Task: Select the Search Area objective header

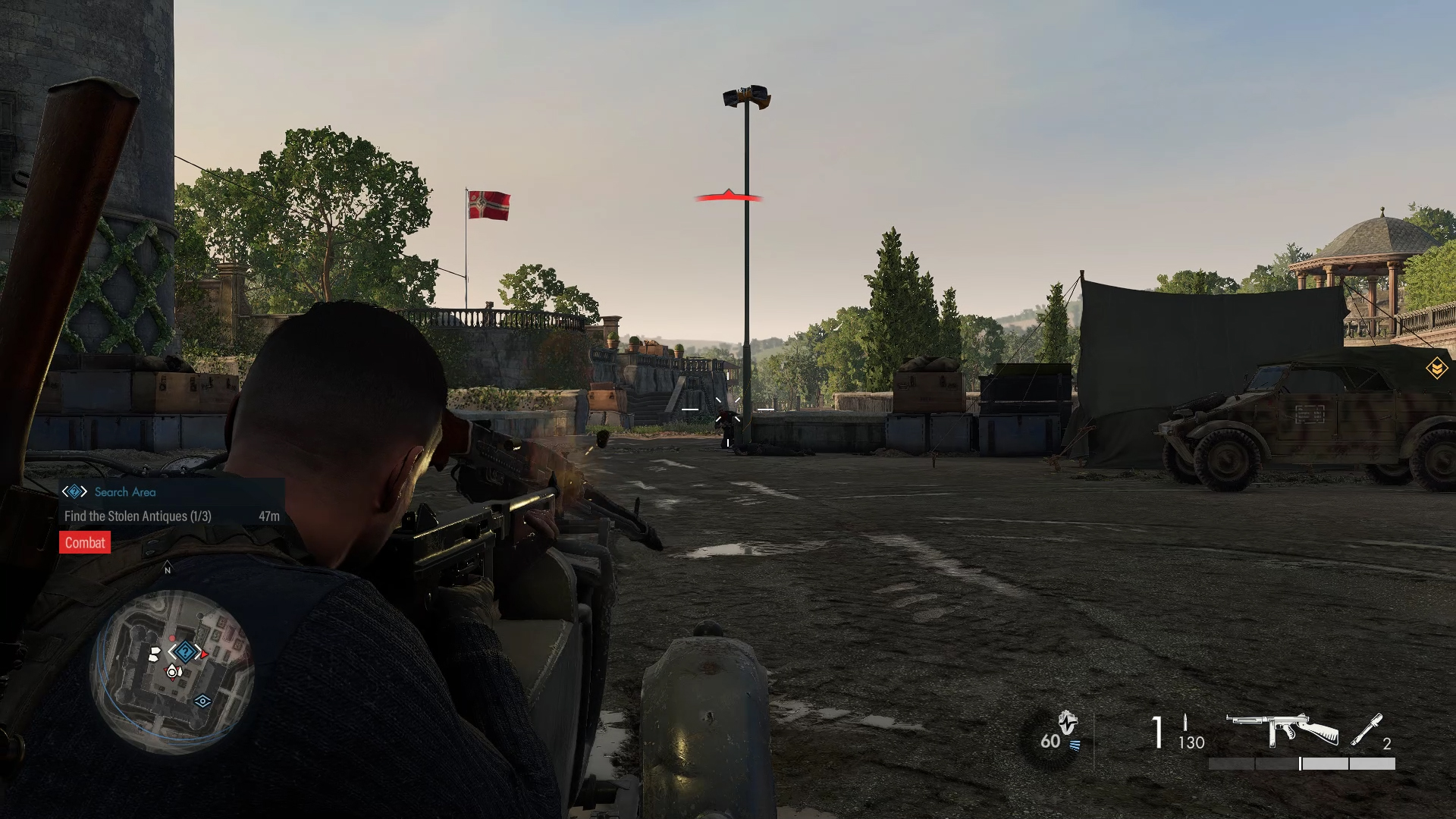Action: pos(124,492)
